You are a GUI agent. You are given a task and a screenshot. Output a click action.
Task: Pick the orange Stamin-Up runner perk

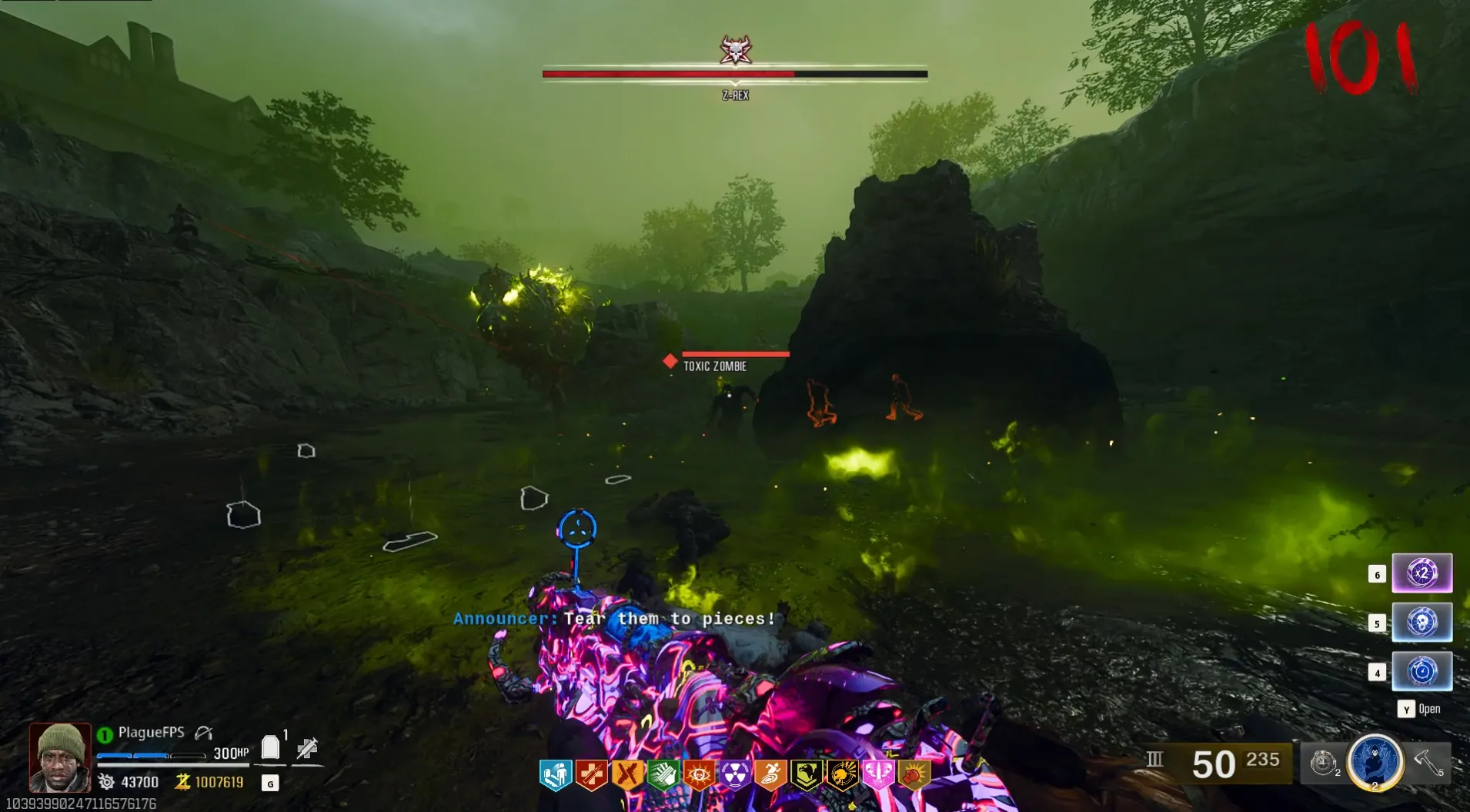[x=770, y=775]
